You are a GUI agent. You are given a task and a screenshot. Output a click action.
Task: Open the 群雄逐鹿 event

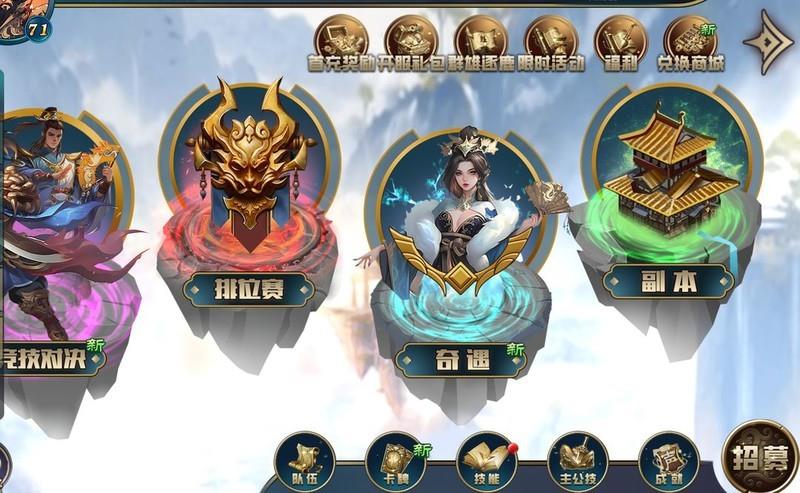point(481,42)
